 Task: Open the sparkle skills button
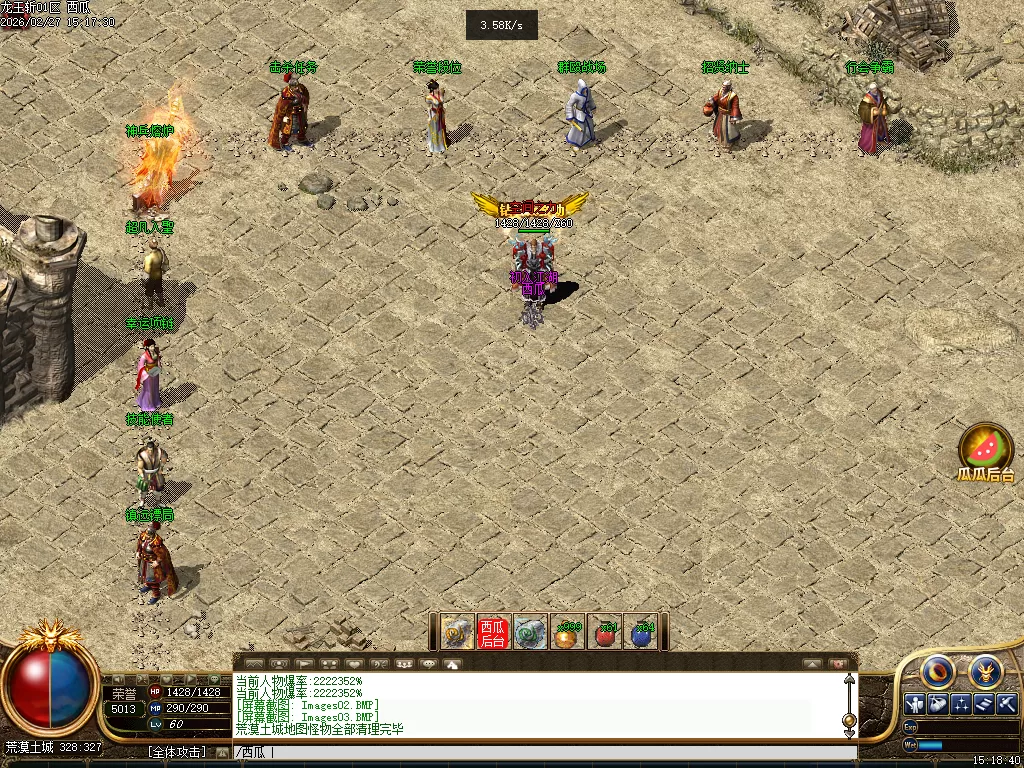pyautogui.click(x=961, y=704)
